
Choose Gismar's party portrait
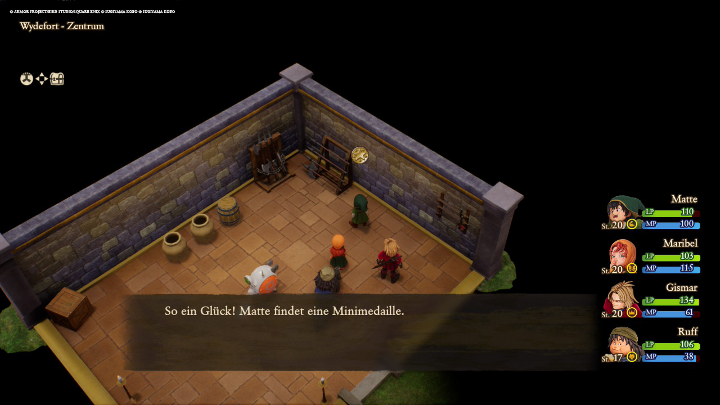tap(621, 298)
